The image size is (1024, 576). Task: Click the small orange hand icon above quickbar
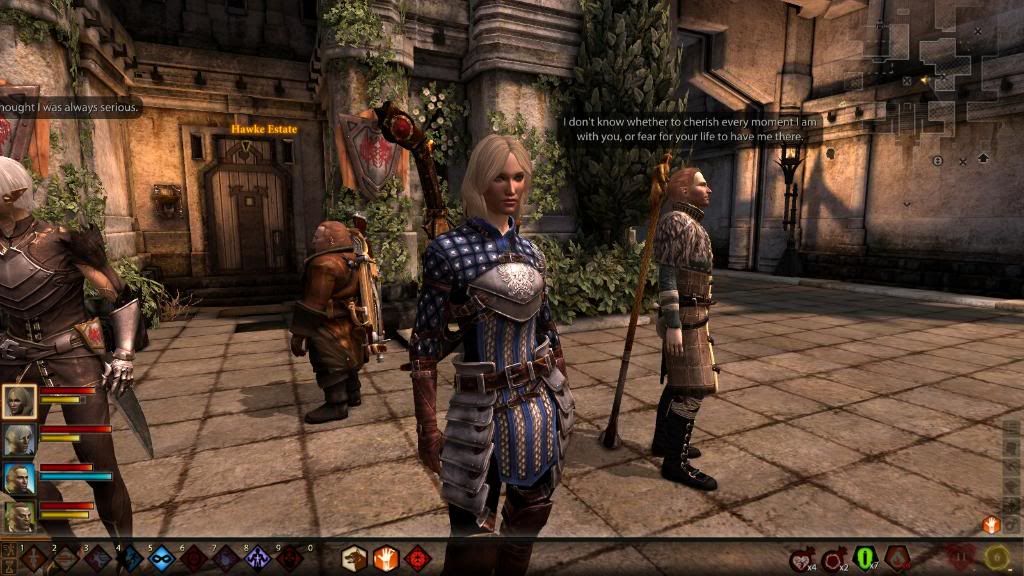(991, 524)
